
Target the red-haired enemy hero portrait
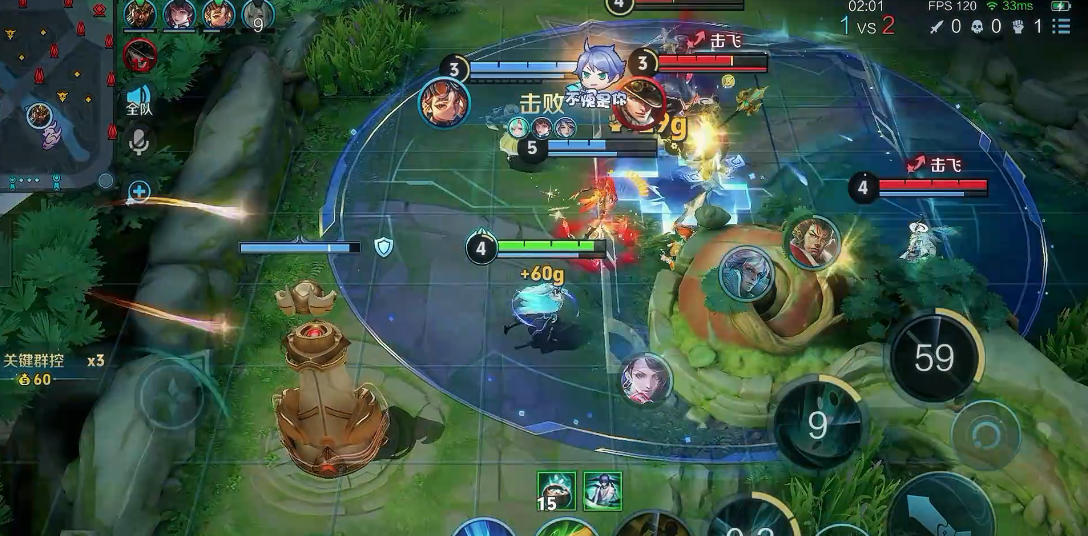tap(812, 242)
